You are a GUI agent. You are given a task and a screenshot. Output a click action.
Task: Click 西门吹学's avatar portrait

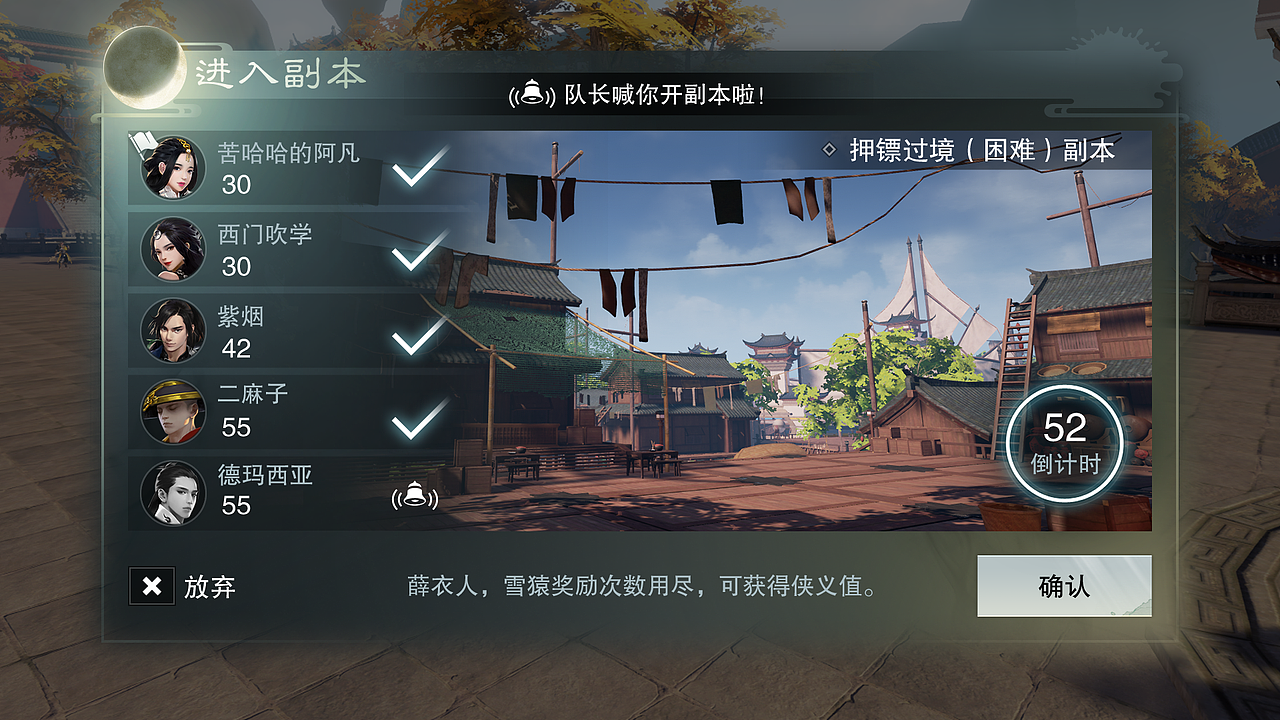173,250
